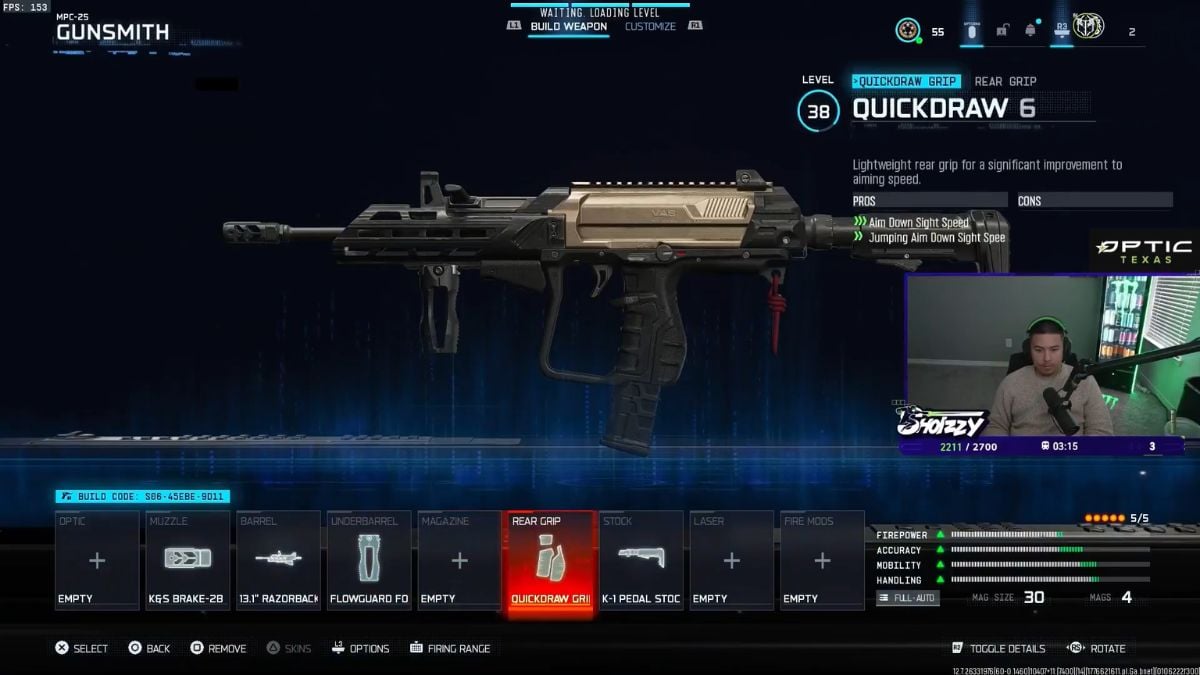Pick the empty Magazine slot
Screen dimensions: 1200x675
click(x=460, y=560)
